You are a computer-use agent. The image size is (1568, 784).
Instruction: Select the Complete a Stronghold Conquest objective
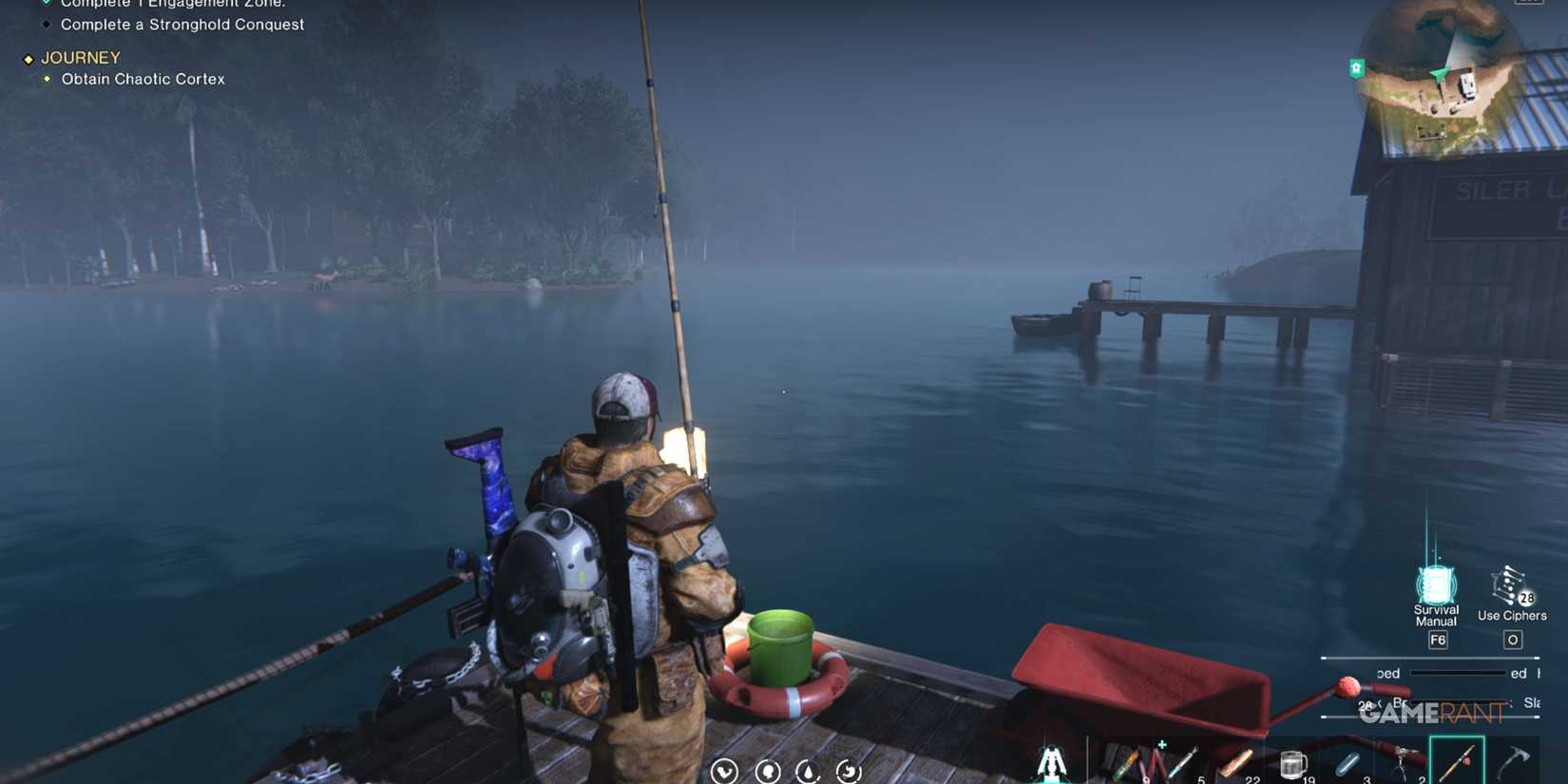pos(182,24)
